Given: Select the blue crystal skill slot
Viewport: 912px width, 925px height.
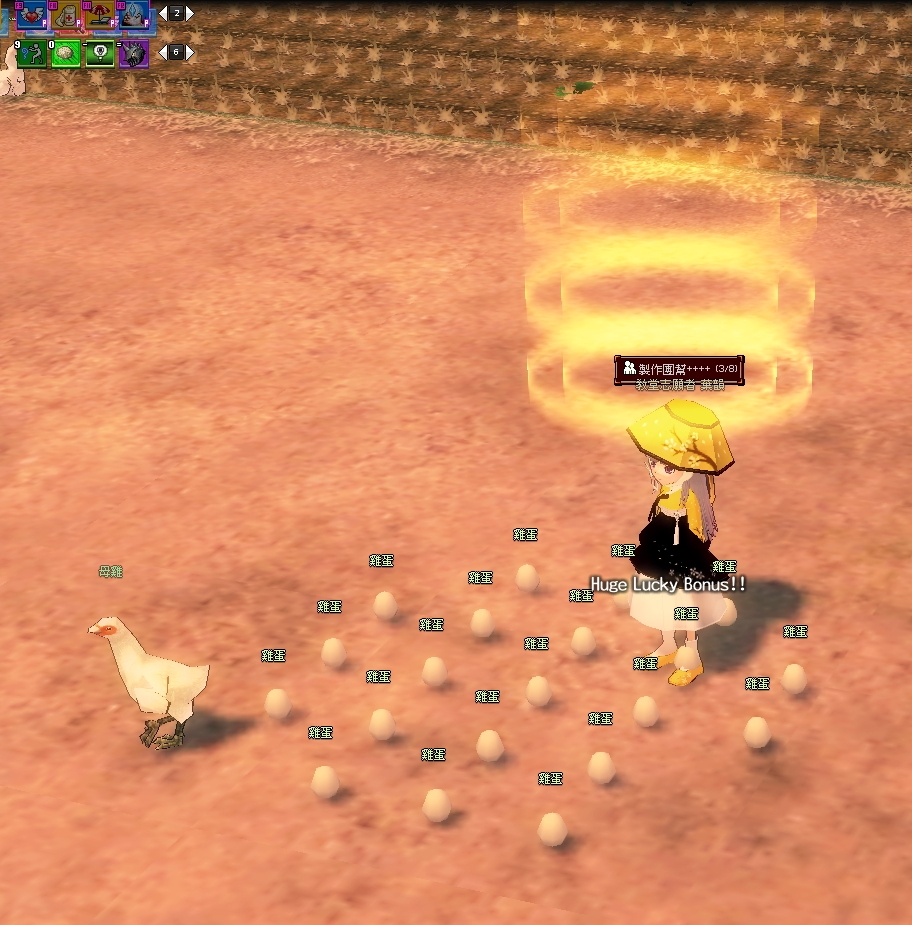Looking at the screenshot, I should (134, 15).
